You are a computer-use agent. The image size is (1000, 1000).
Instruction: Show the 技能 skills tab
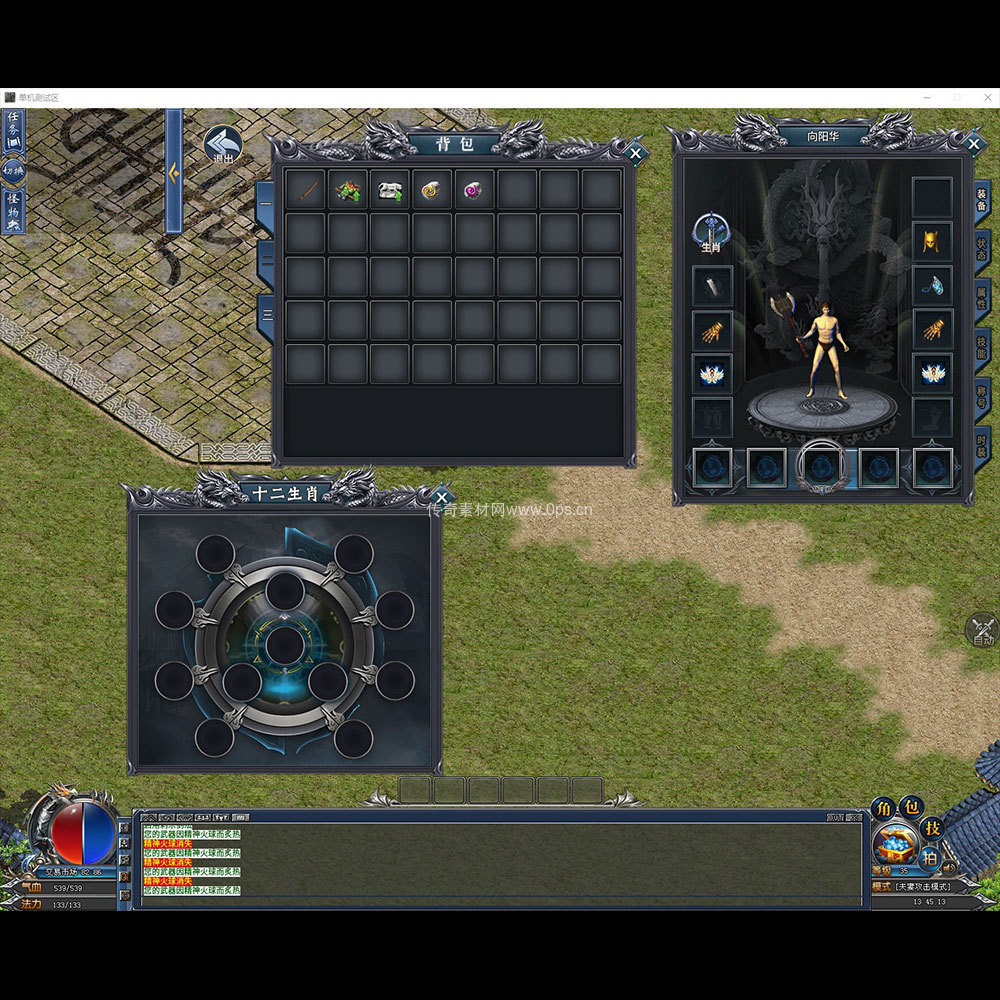pyautogui.click(x=982, y=347)
